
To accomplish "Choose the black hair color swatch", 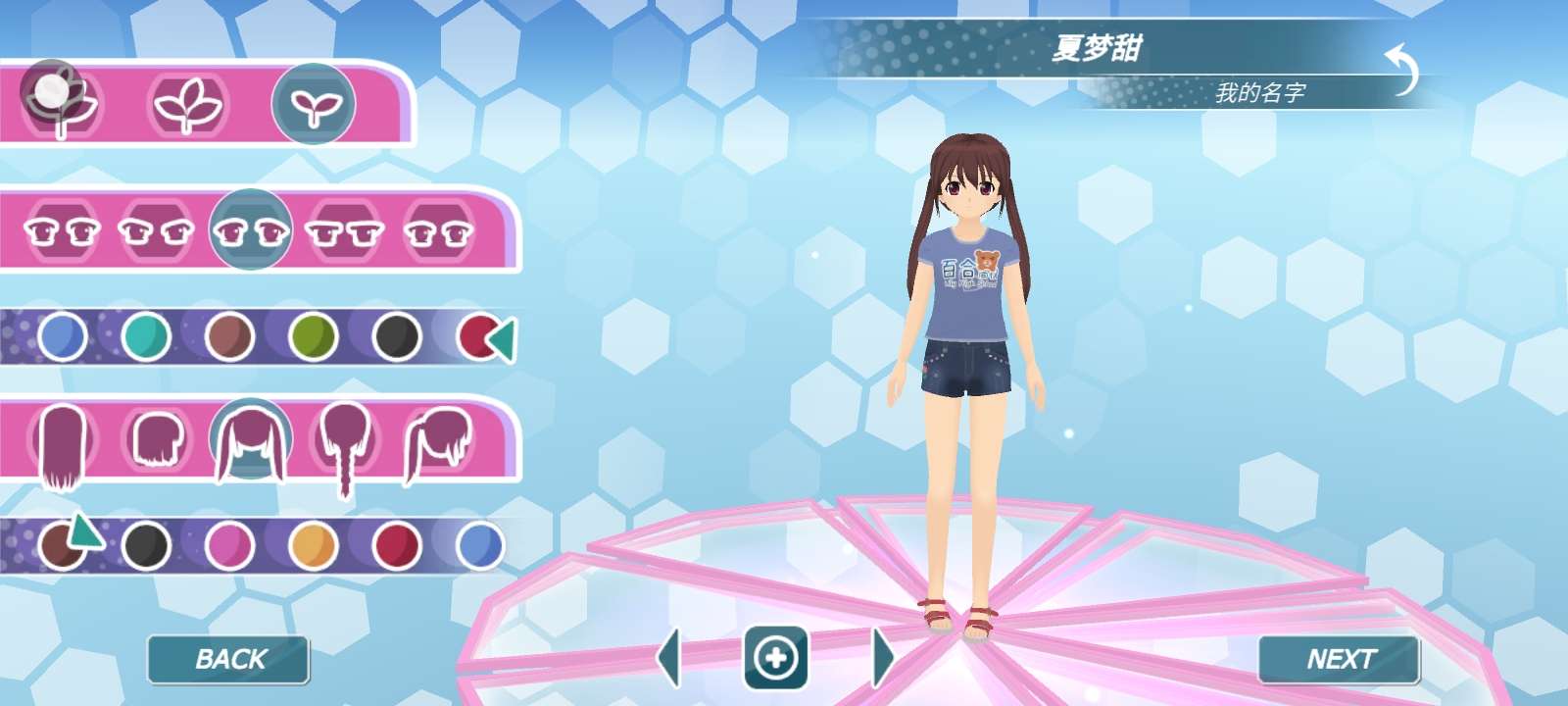I will click(147, 545).
